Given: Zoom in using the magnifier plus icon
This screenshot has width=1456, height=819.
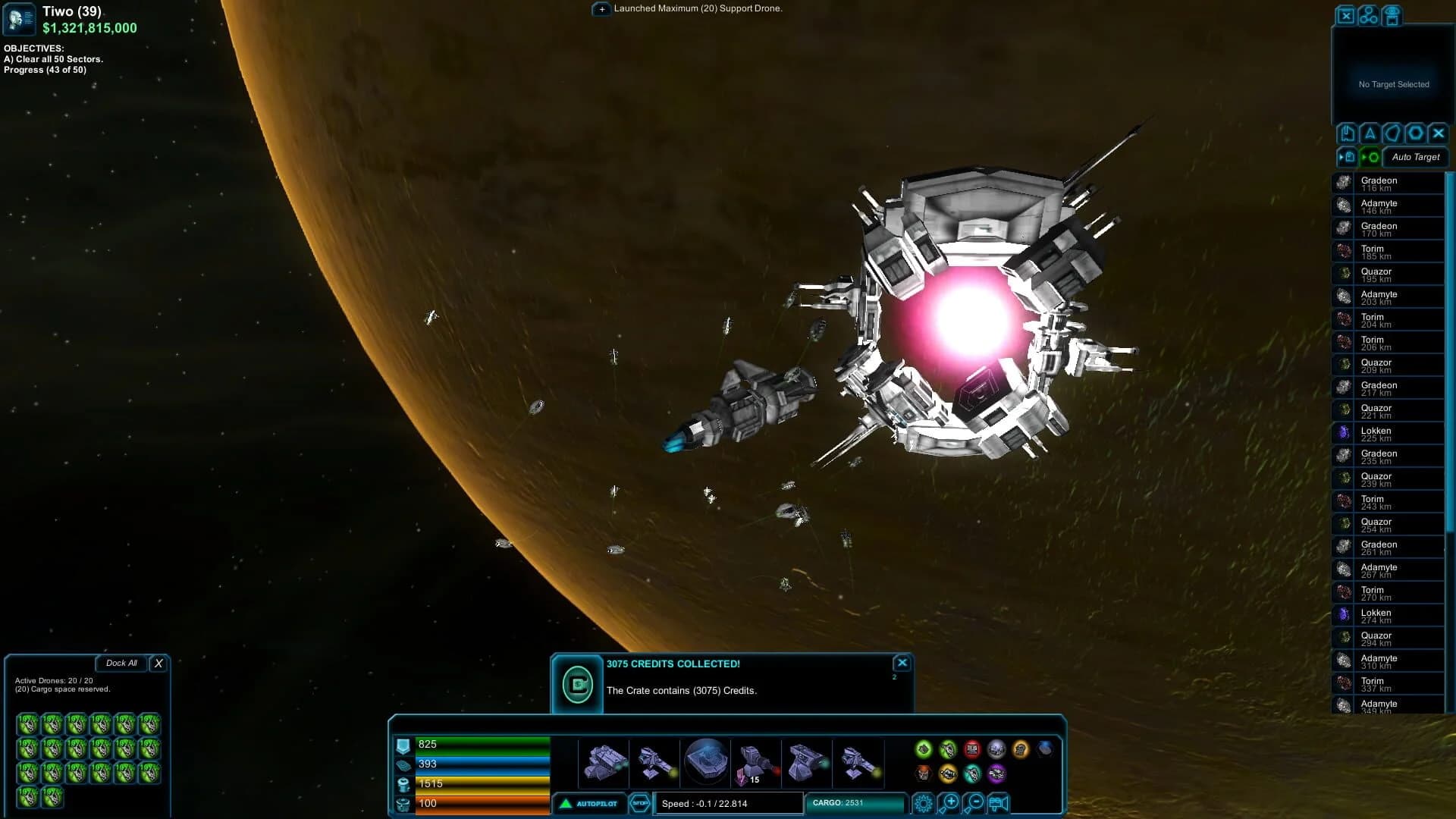Looking at the screenshot, I should (x=949, y=804).
